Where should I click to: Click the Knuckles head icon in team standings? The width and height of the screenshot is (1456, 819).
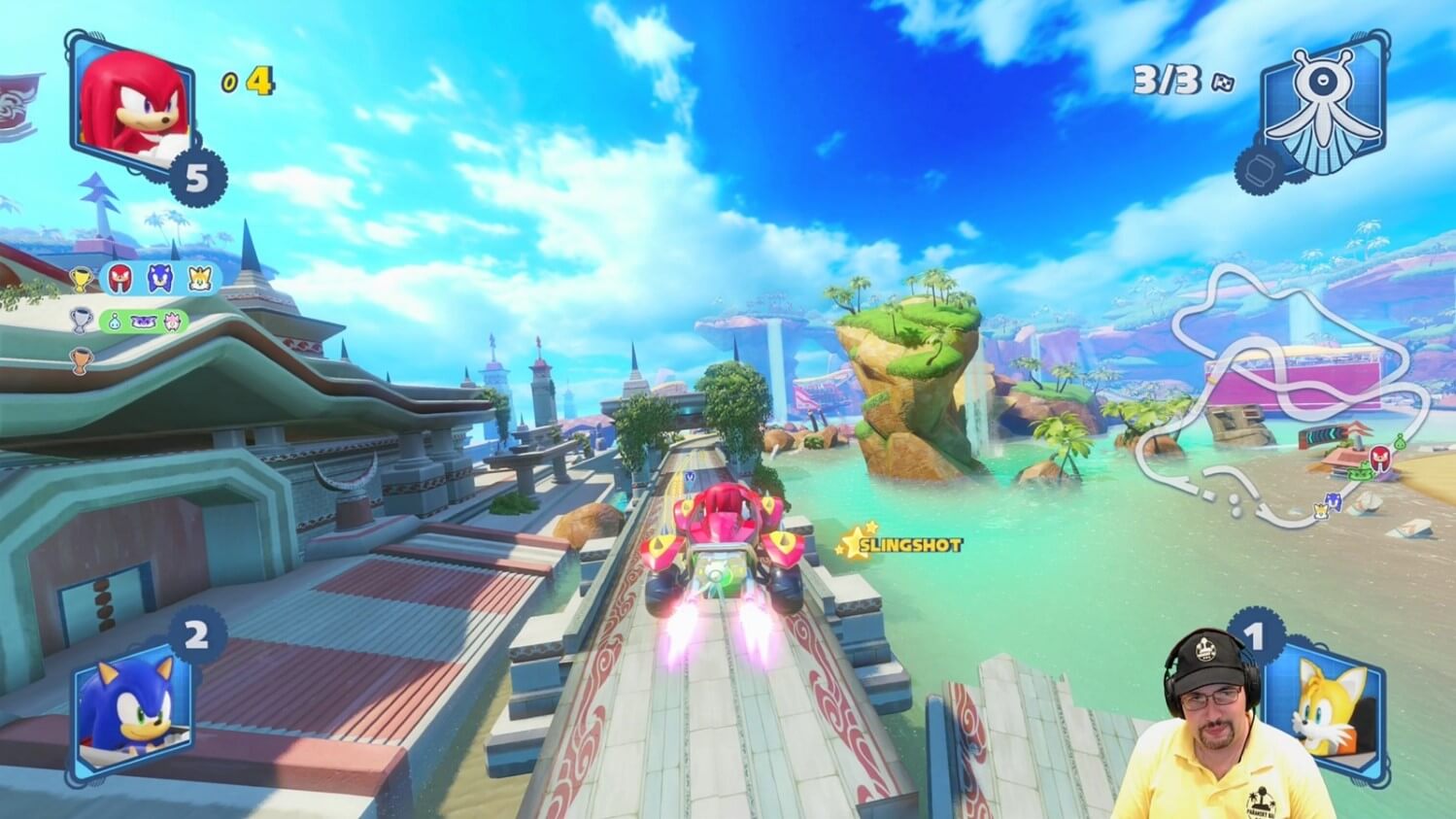tap(120, 279)
